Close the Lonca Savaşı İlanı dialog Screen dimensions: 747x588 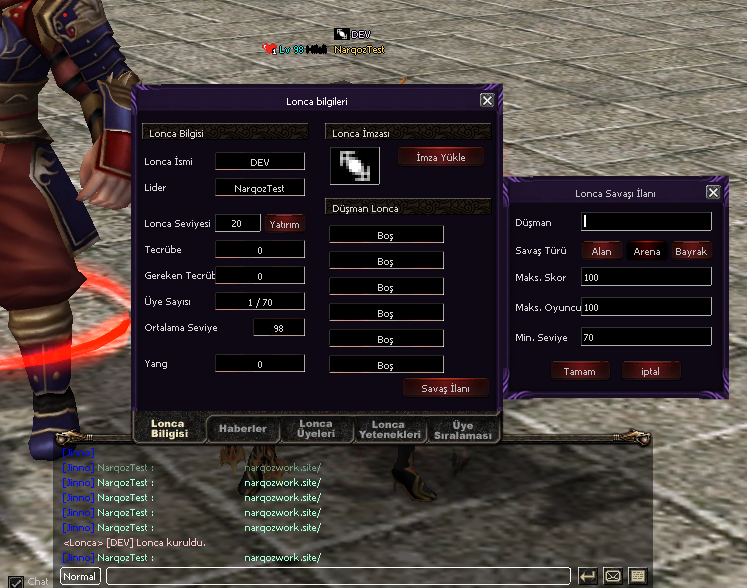[x=713, y=192]
